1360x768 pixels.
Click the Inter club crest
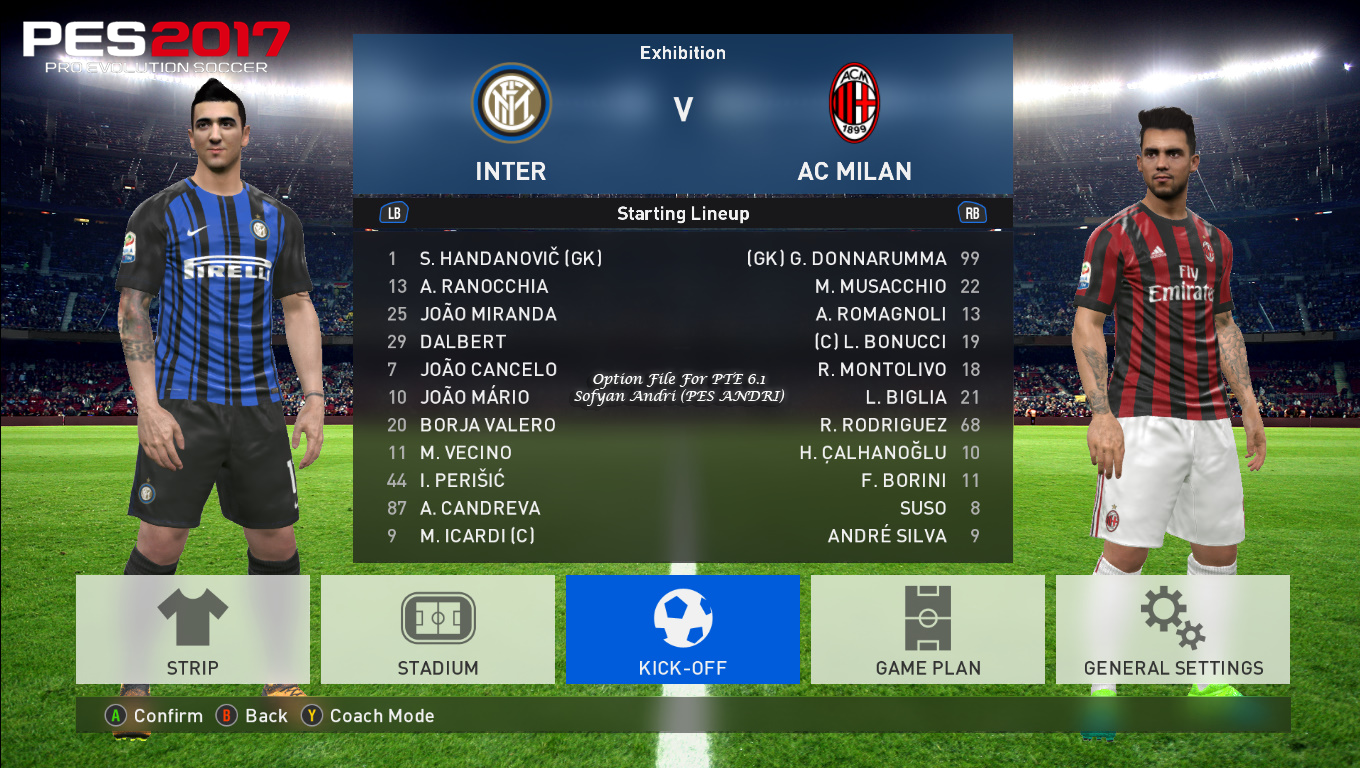[x=511, y=104]
